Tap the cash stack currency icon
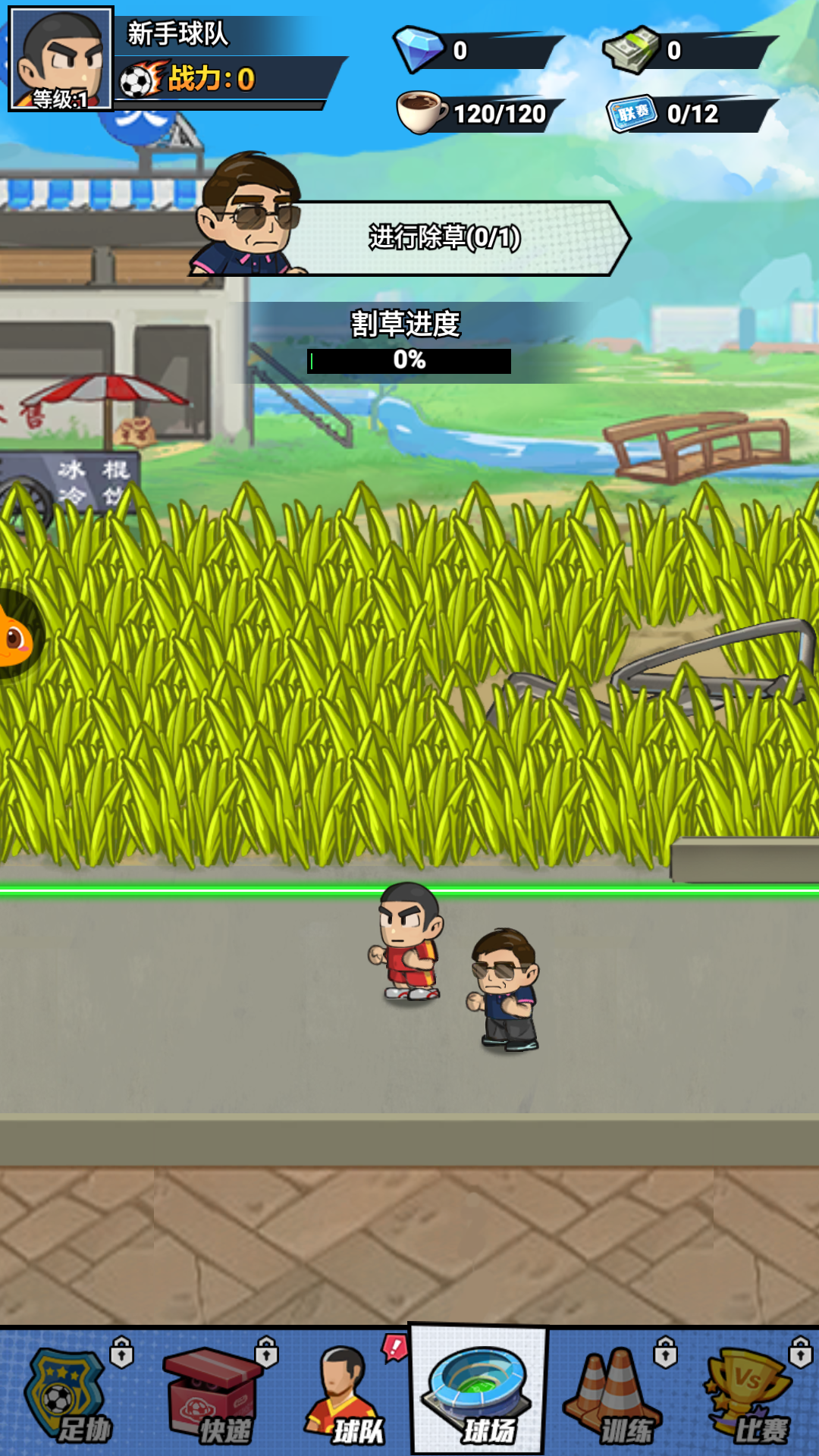Viewport: 819px width, 1456px height. (x=631, y=49)
